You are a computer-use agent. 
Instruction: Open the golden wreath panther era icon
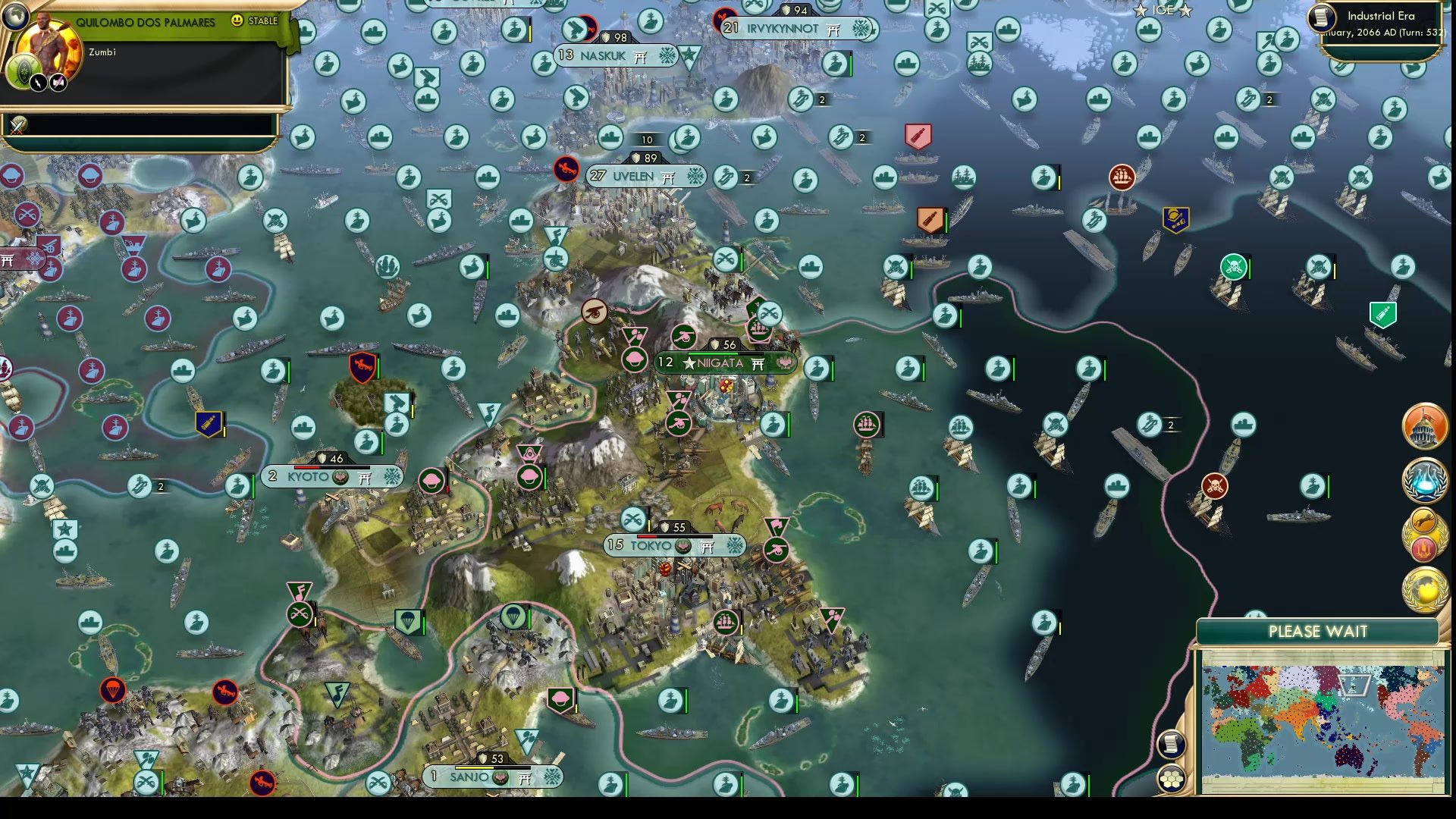coord(1423,523)
